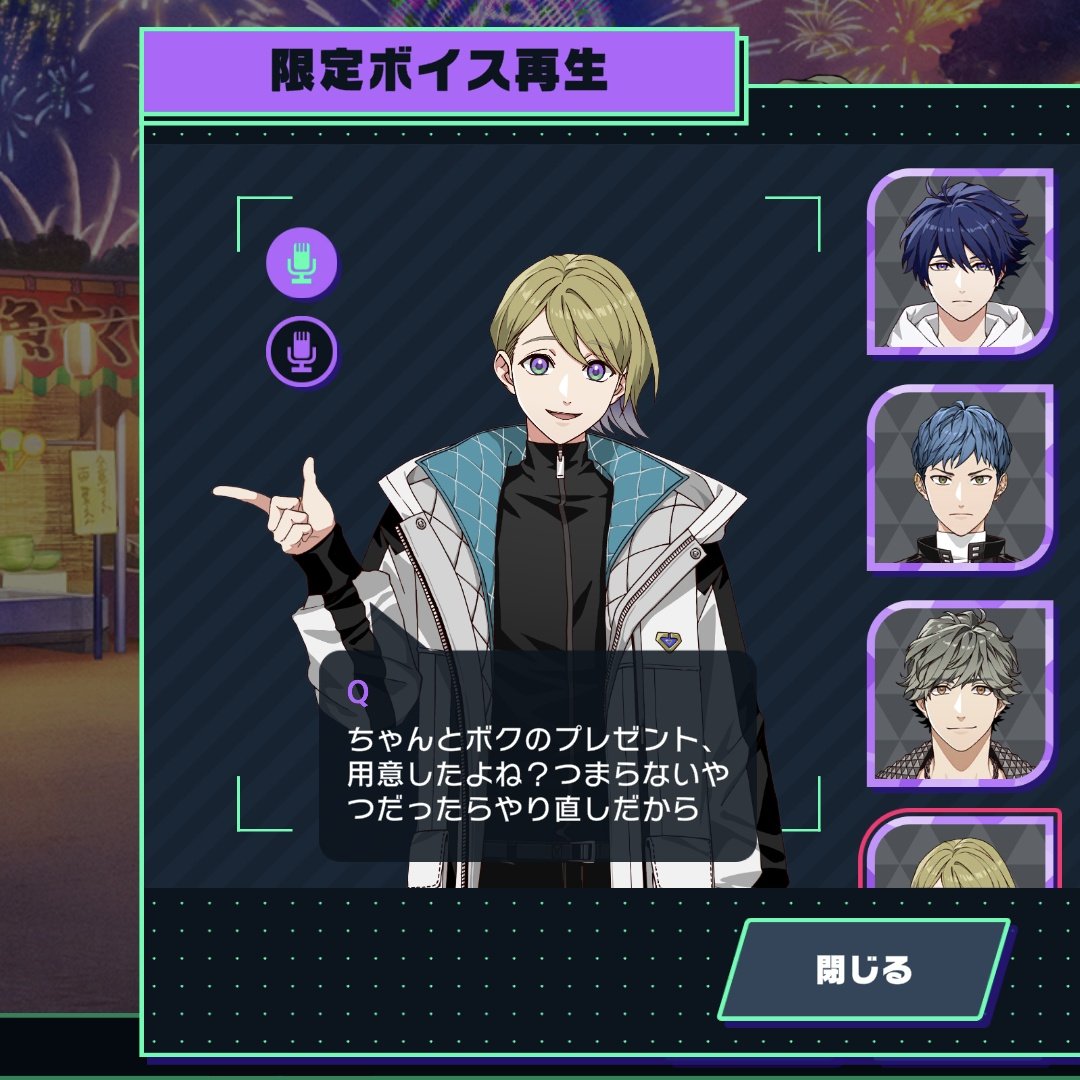Choose the short blue-haired character portrait
The image size is (1080, 1080).
pyautogui.click(x=961, y=477)
